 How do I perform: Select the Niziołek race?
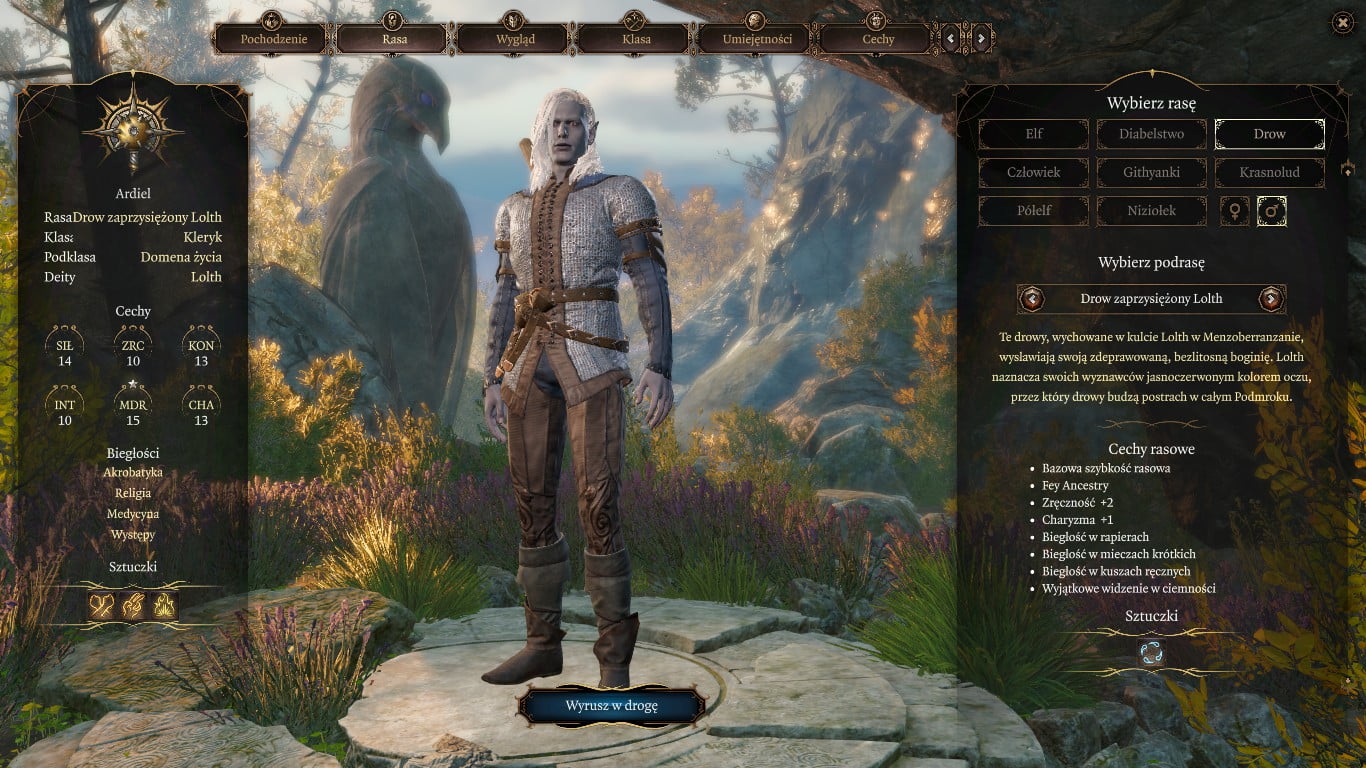point(1151,211)
